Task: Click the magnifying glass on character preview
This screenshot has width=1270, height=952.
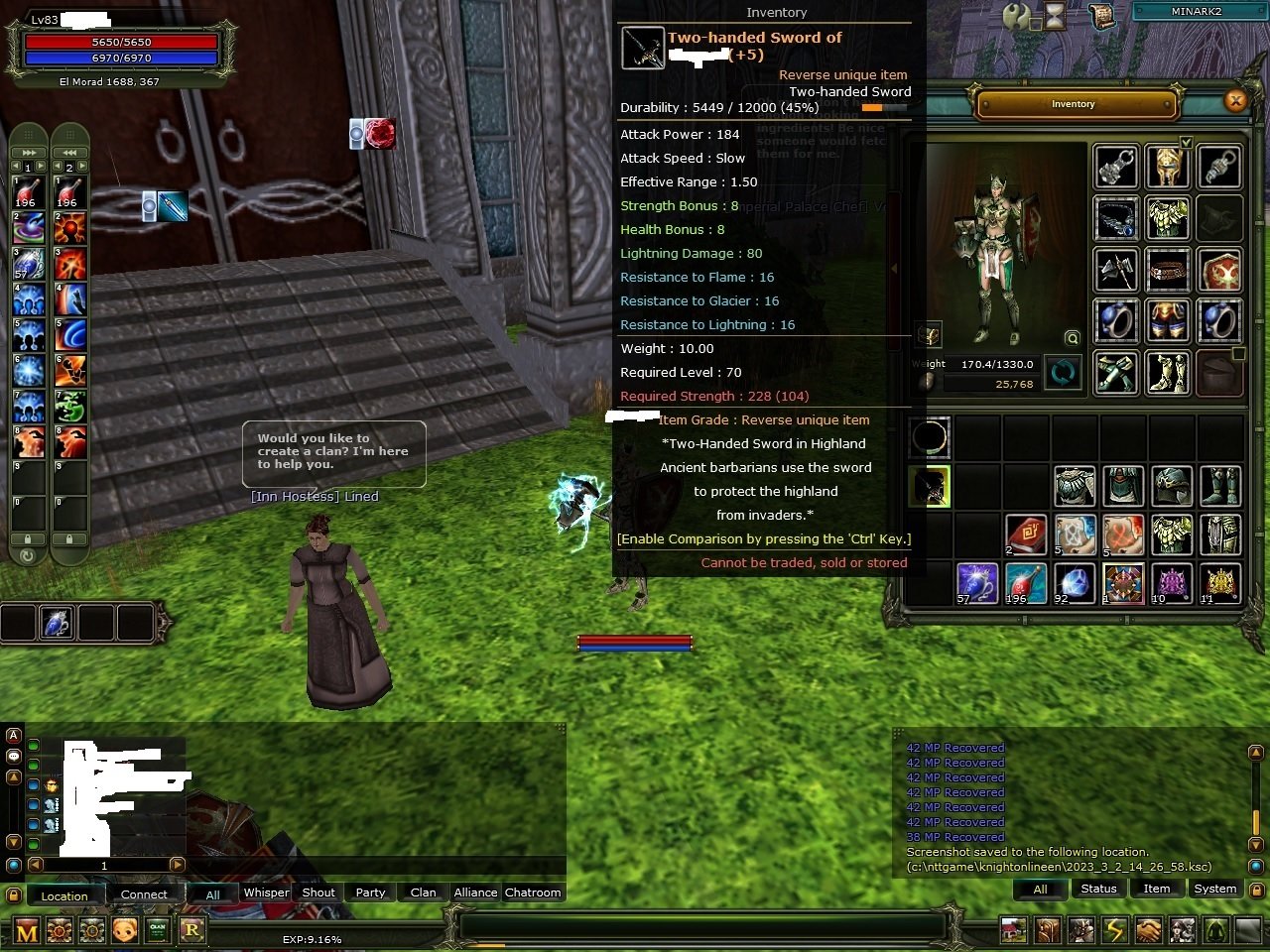Action: [x=1073, y=337]
